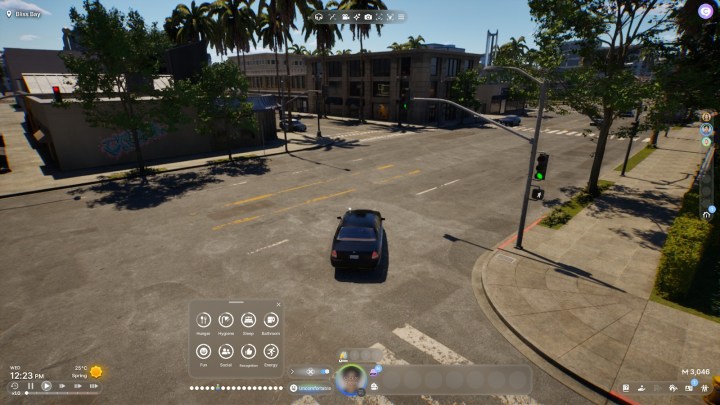Screen dimensions: 720x405
Task: Click the camera icon in top toolbar
Action: [368, 17]
